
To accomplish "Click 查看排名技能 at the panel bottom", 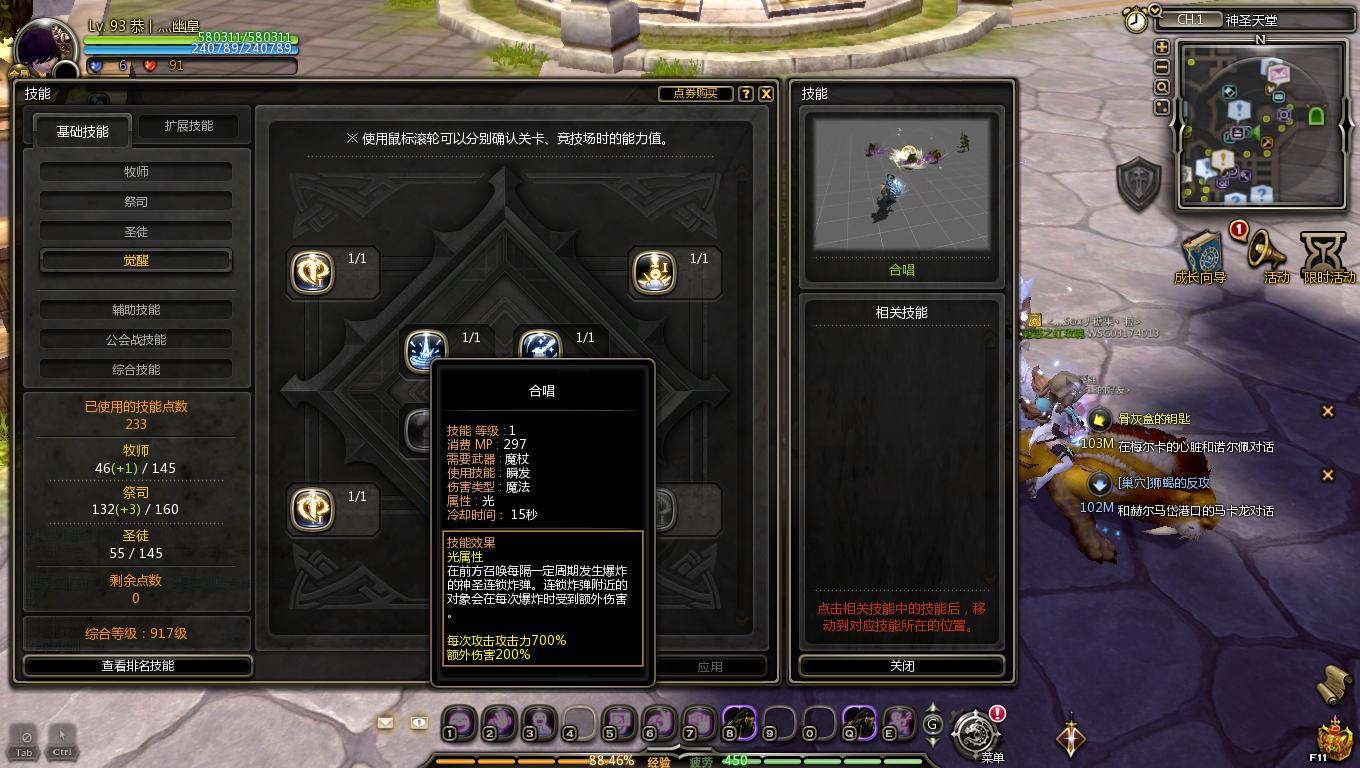I will pyautogui.click(x=137, y=666).
